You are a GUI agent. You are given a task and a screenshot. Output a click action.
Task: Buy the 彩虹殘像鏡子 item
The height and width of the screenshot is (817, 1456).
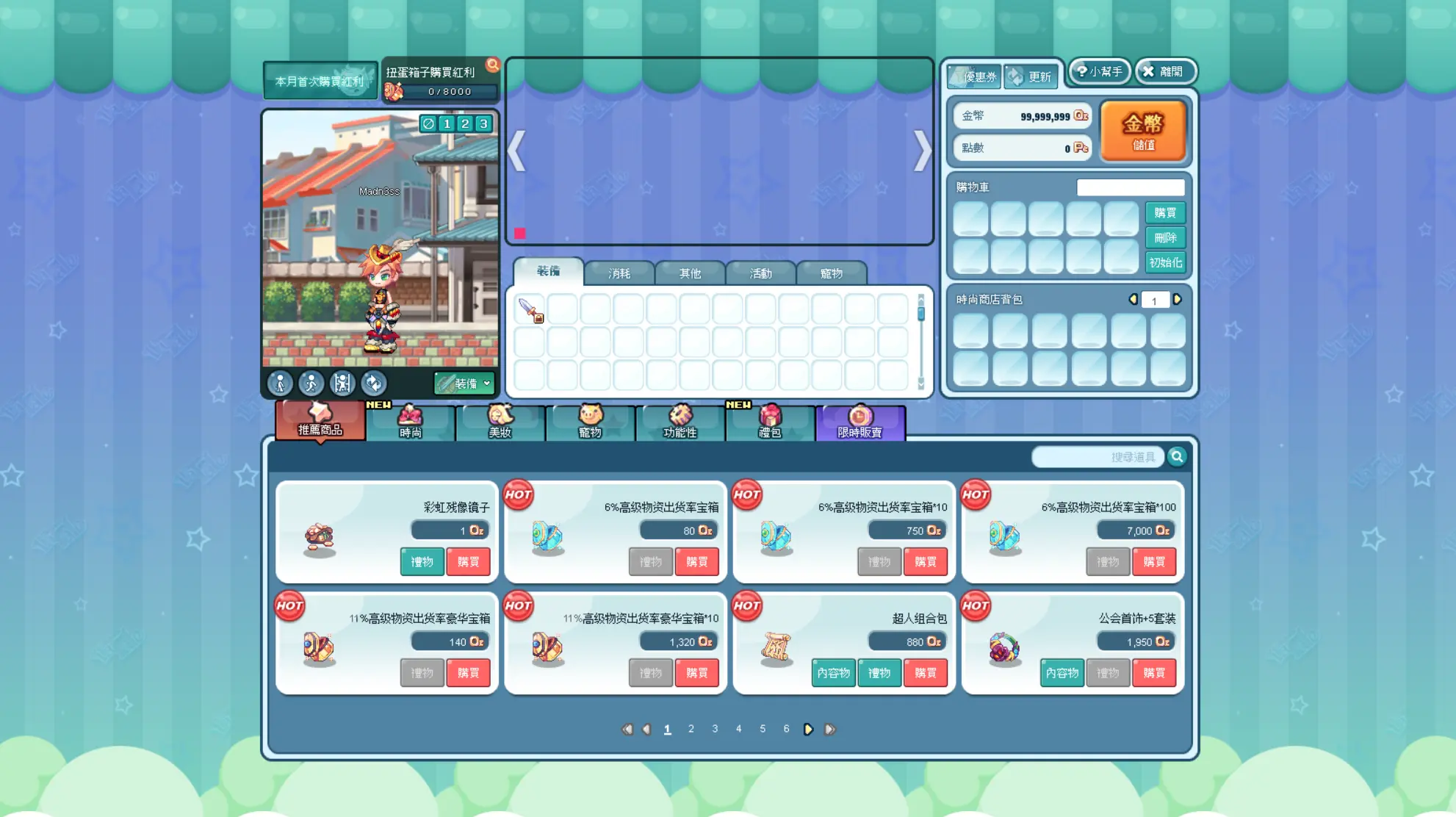tap(468, 562)
